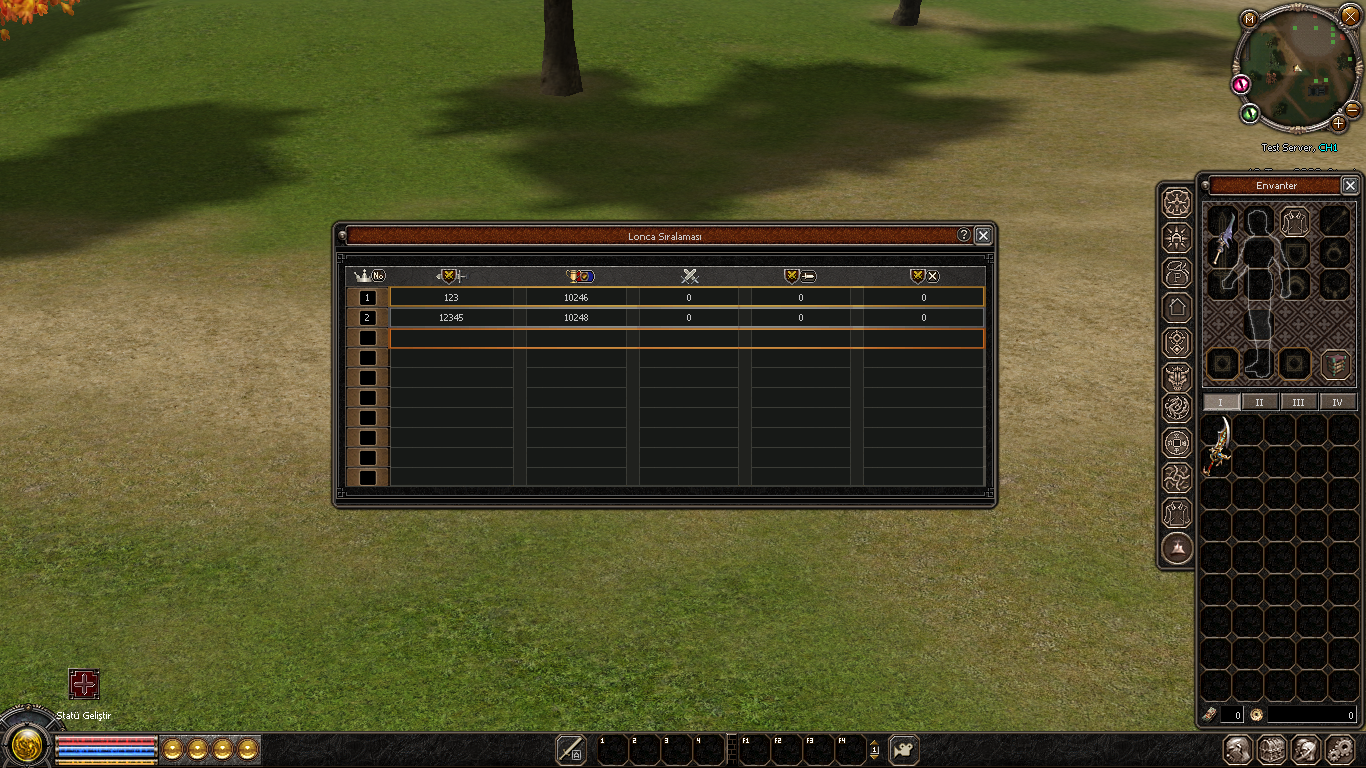1366x768 pixels.
Task: Switch to inventory page III
Action: tap(1298, 402)
